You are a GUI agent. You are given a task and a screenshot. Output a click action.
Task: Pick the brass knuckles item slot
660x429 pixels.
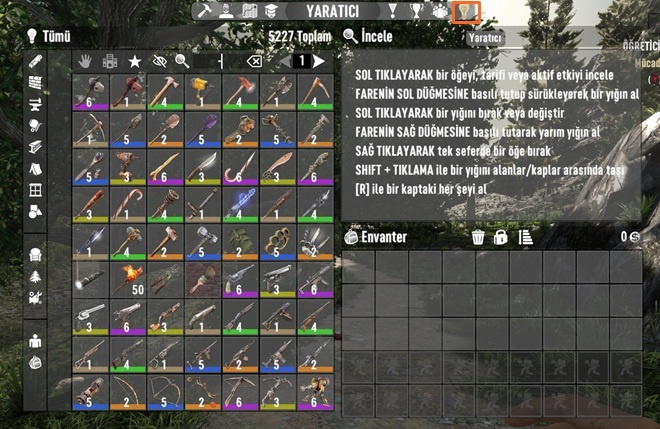pyautogui.click(x=273, y=241)
